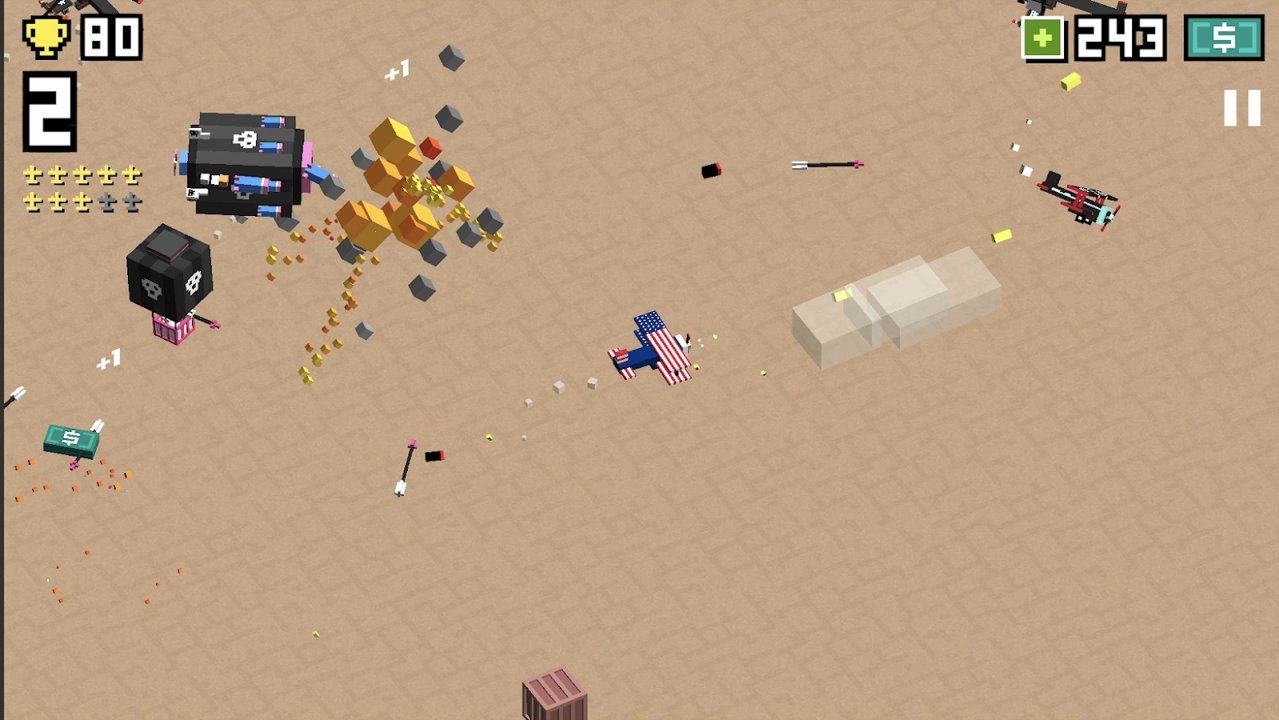Open the teal dollar cash shop
Screen dimensions: 1279x720
tap(1224, 38)
